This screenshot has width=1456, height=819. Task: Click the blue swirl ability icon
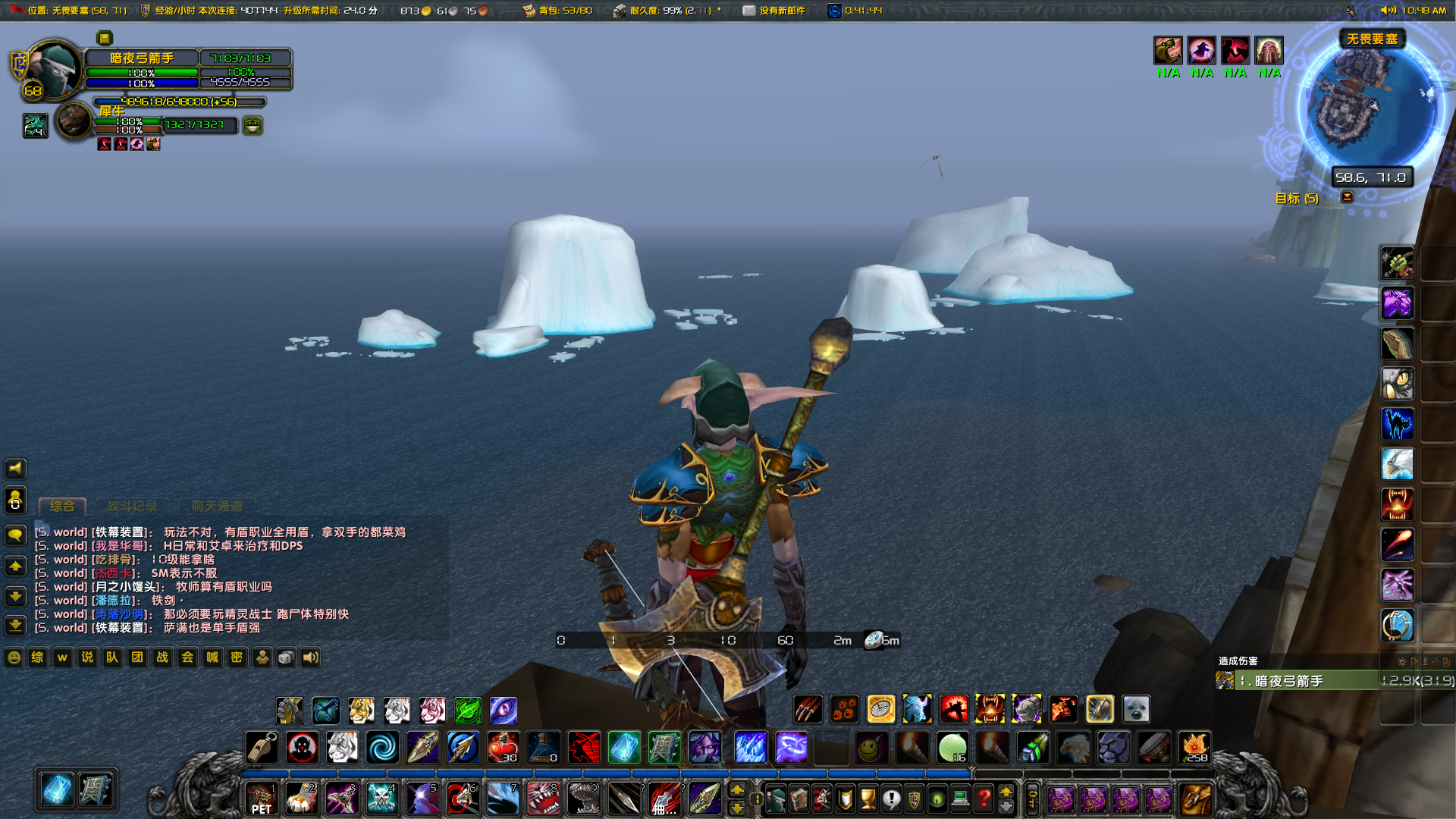382,748
